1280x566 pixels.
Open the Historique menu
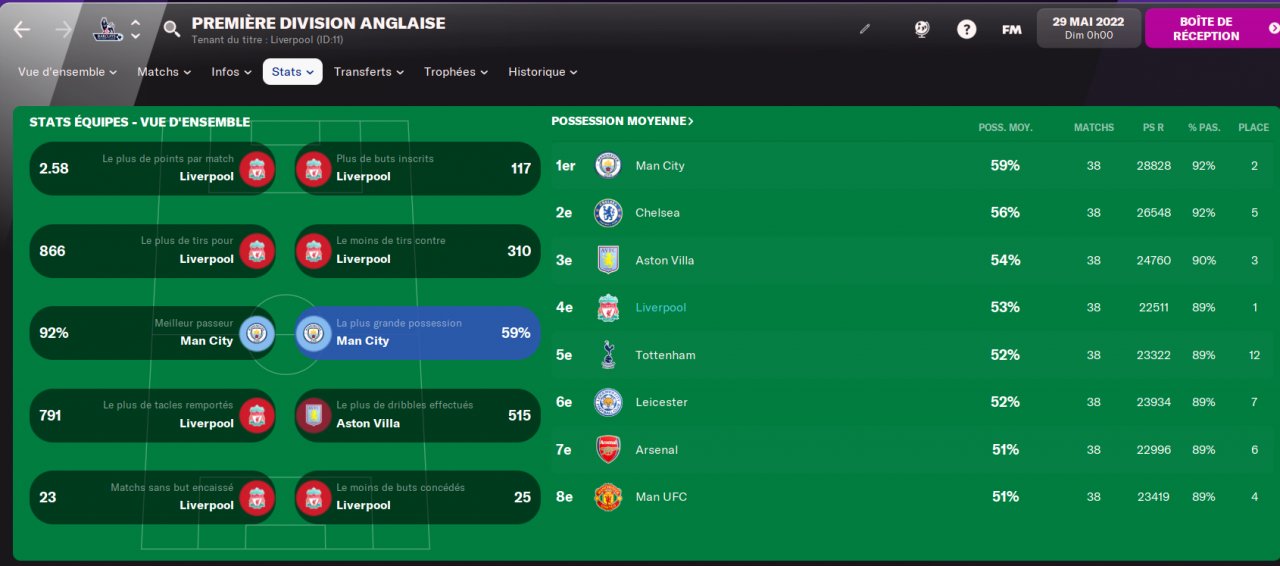[x=542, y=72]
